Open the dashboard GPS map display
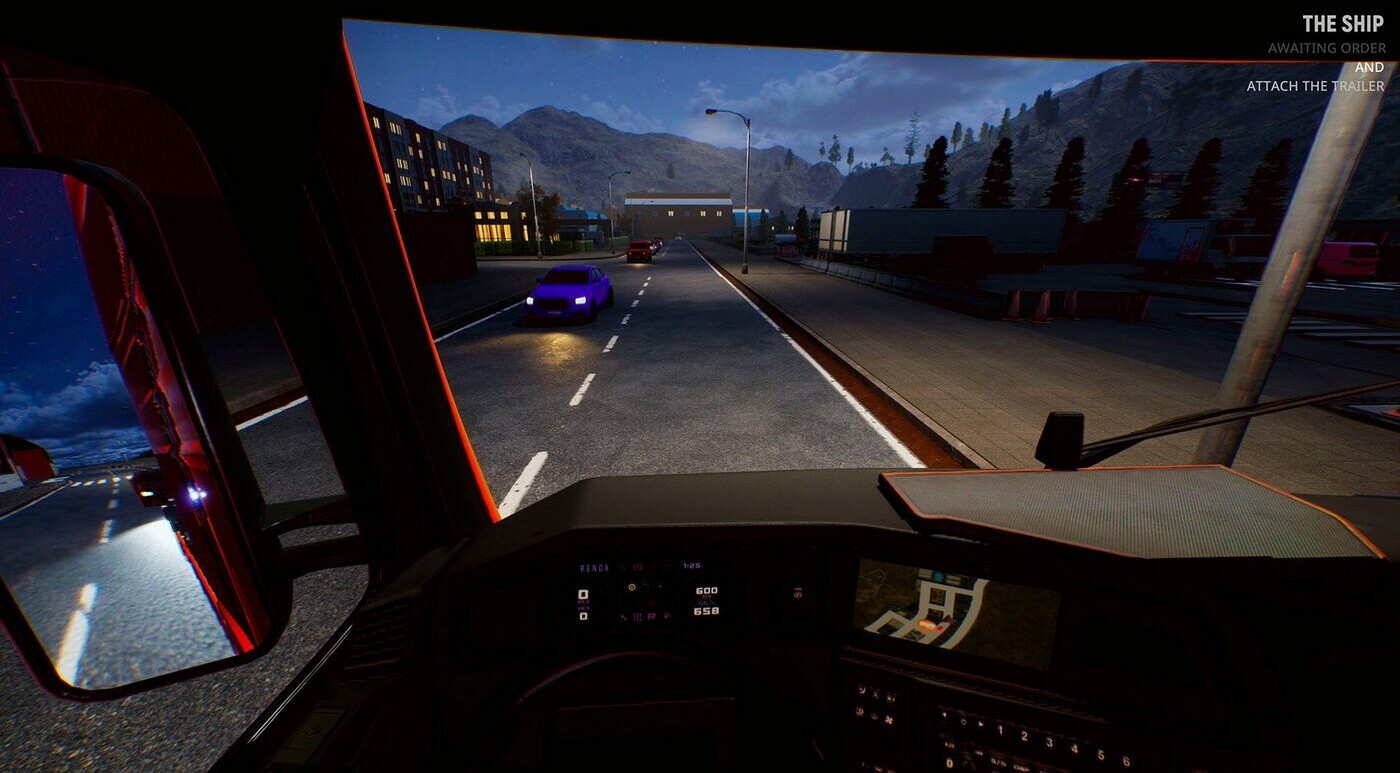1400x773 pixels. 953,612
